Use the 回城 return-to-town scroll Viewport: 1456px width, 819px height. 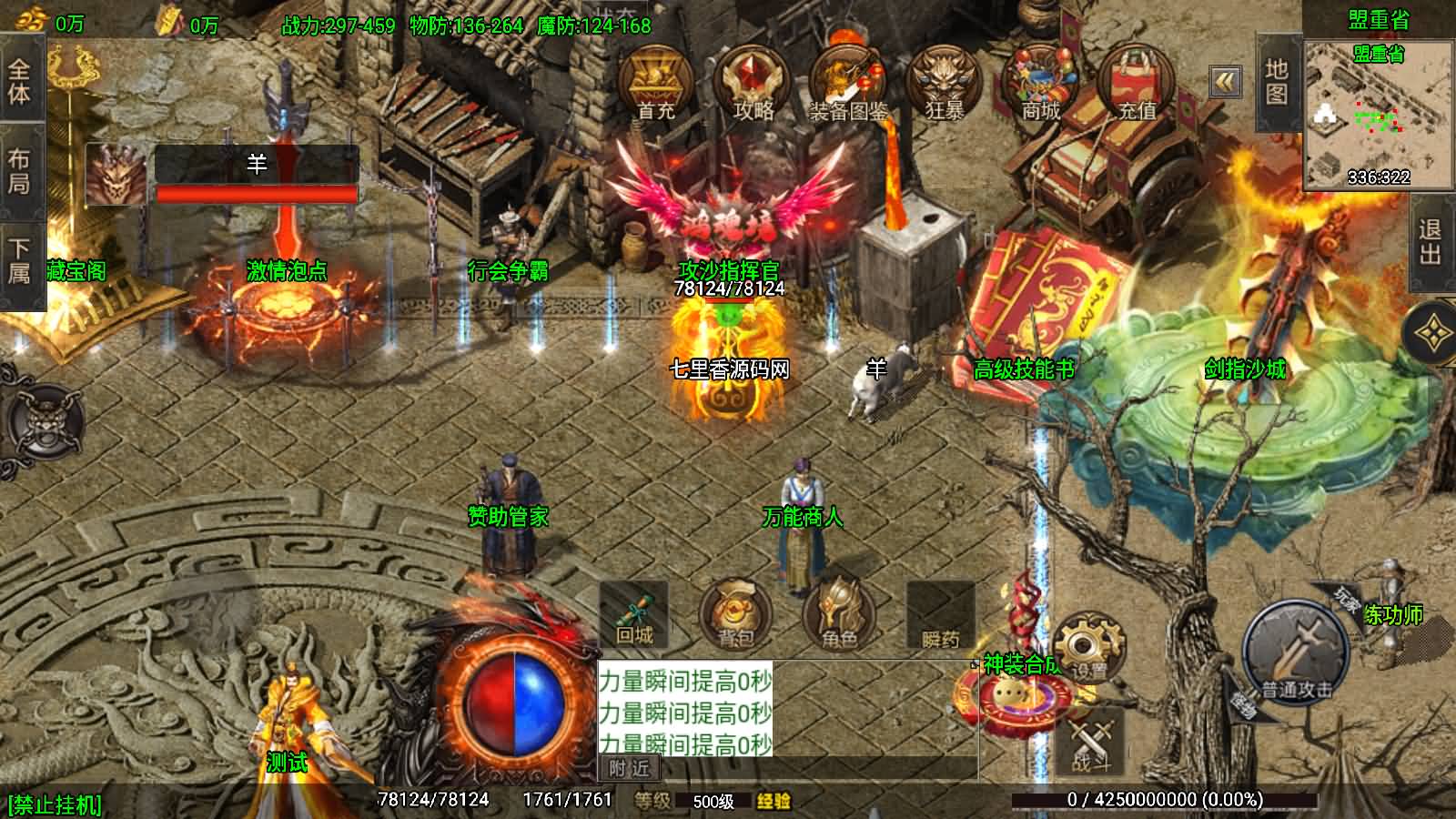click(634, 614)
